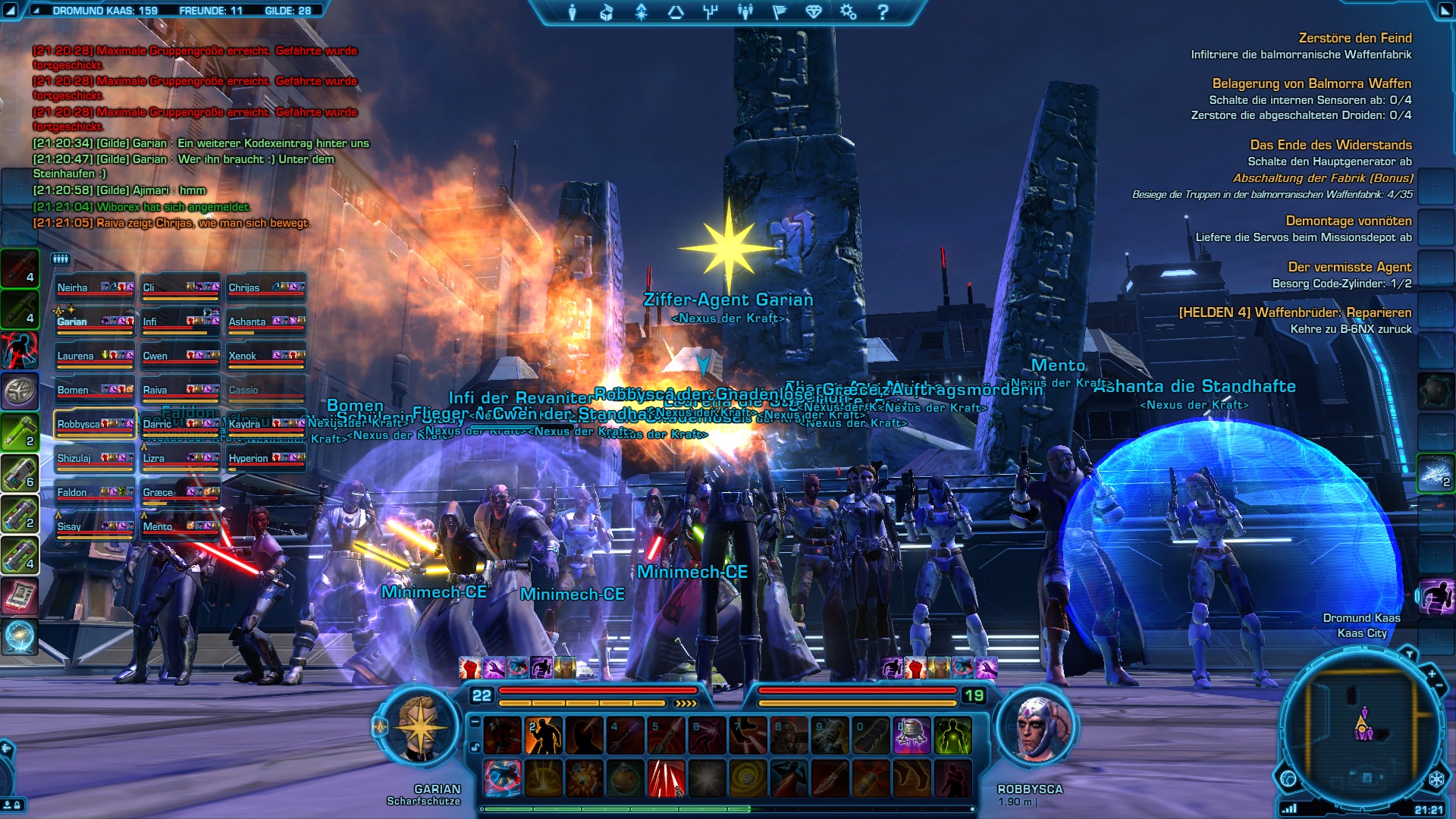This screenshot has width=1456, height=819.
Task: Open the preferences gear icon
Action: (x=848, y=12)
